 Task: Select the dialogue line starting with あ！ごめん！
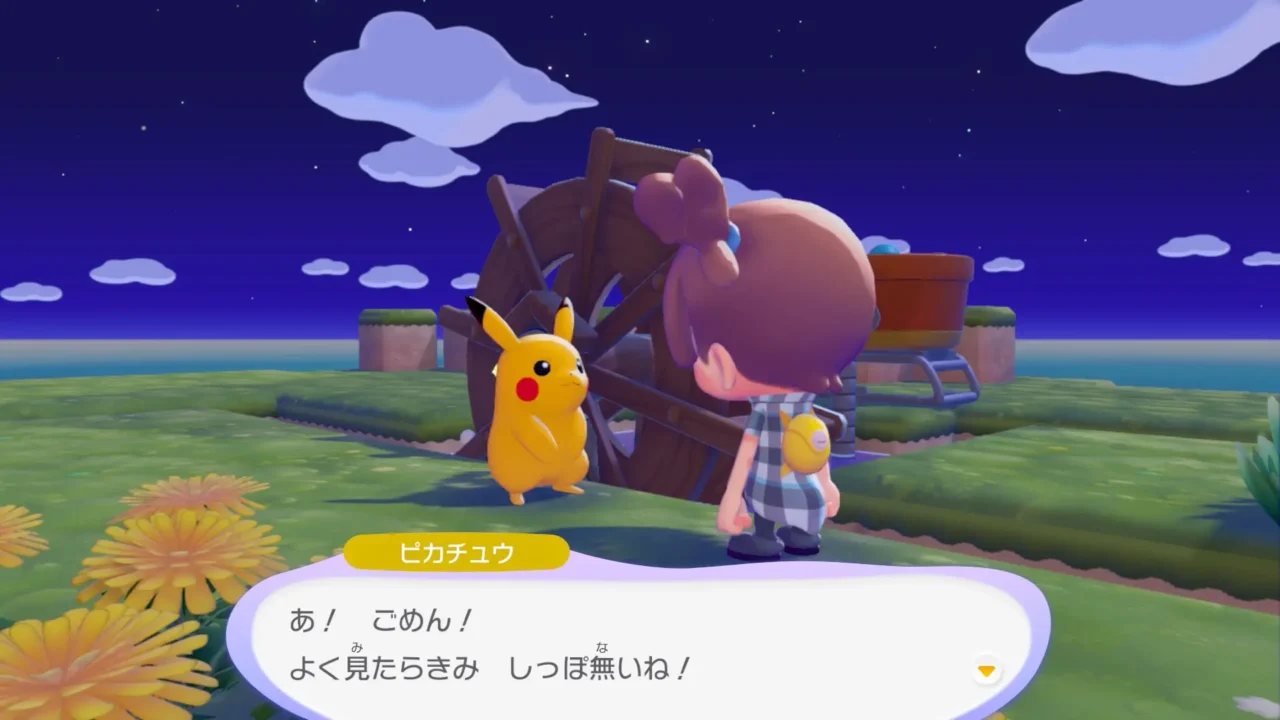click(380, 618)
